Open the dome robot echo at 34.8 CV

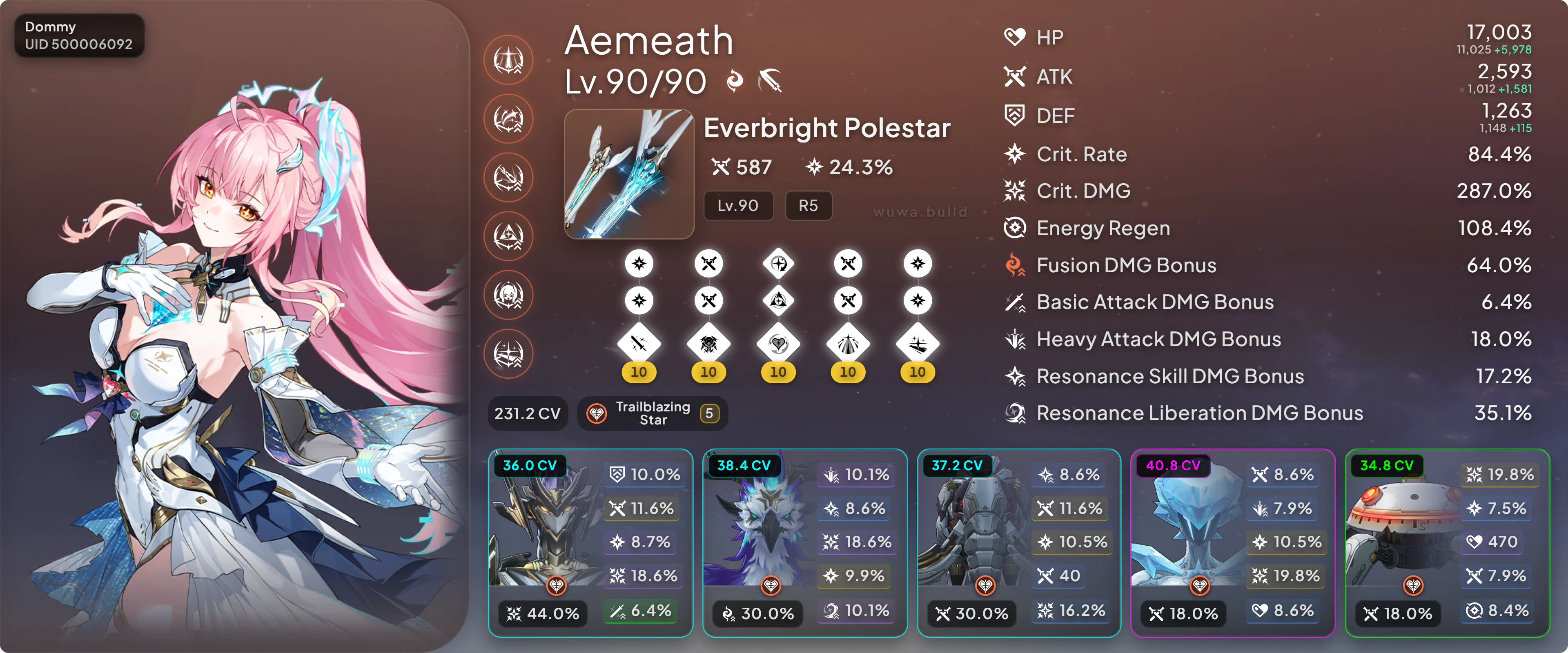click(1447, 543)
